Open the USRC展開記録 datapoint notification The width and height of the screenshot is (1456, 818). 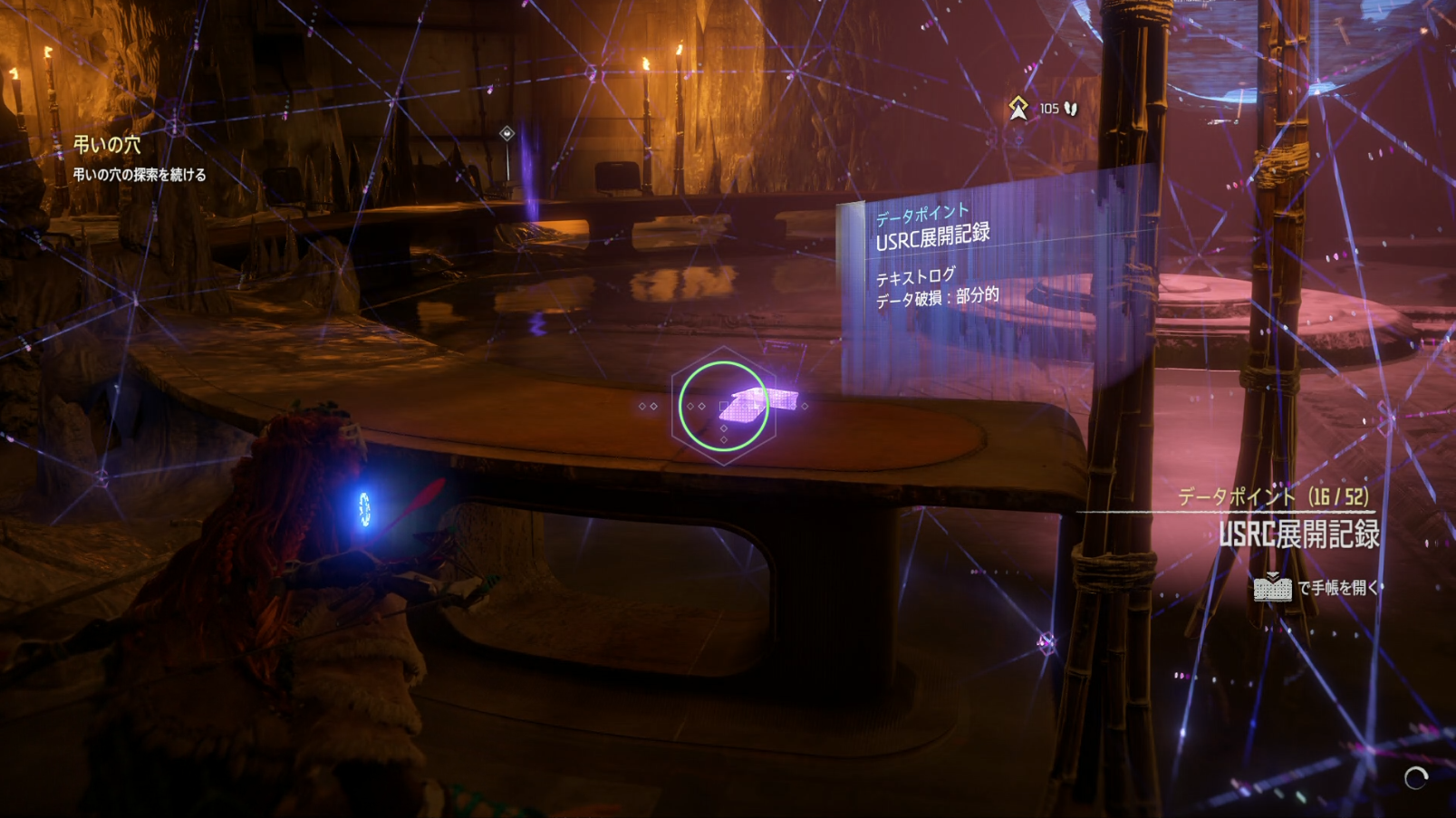click(1298, 534)
